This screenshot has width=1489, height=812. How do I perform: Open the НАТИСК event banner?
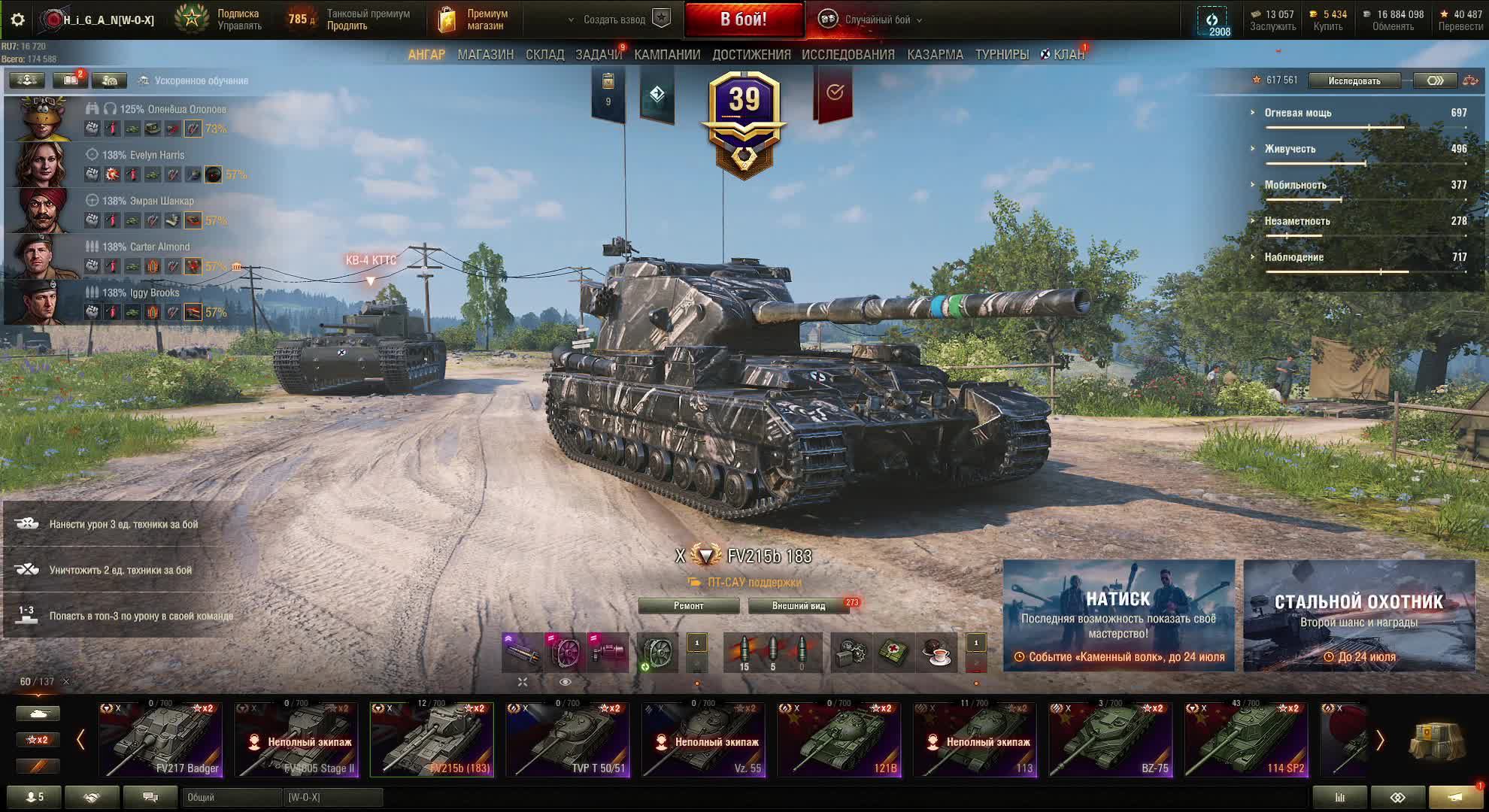click(1118, 616)
